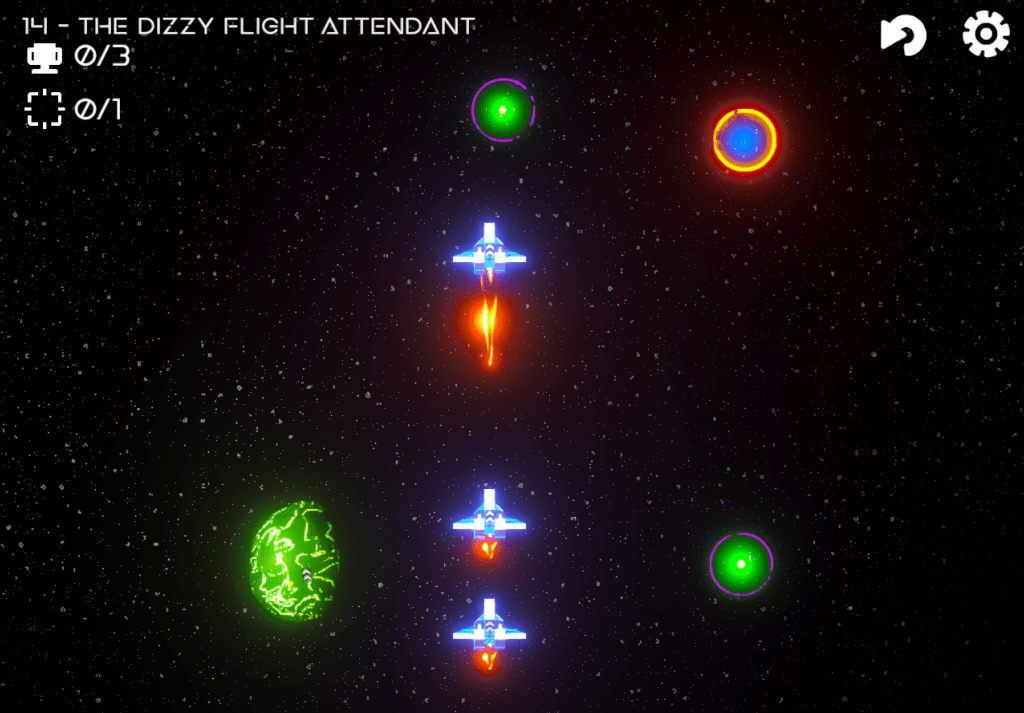The height and width of the screenshot is (713, 1024).
Task: Open the settings gear menu
Action: tap(985, 35)
